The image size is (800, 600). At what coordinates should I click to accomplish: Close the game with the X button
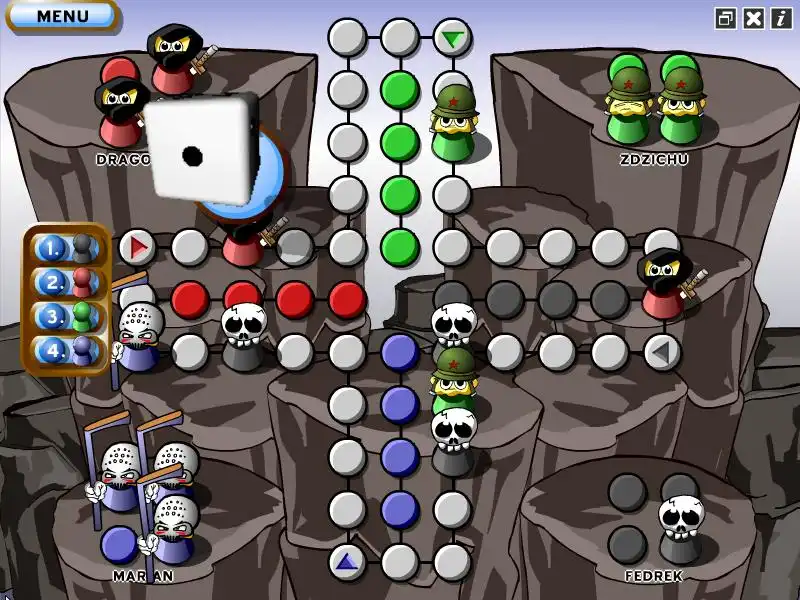tap(754, 18)
